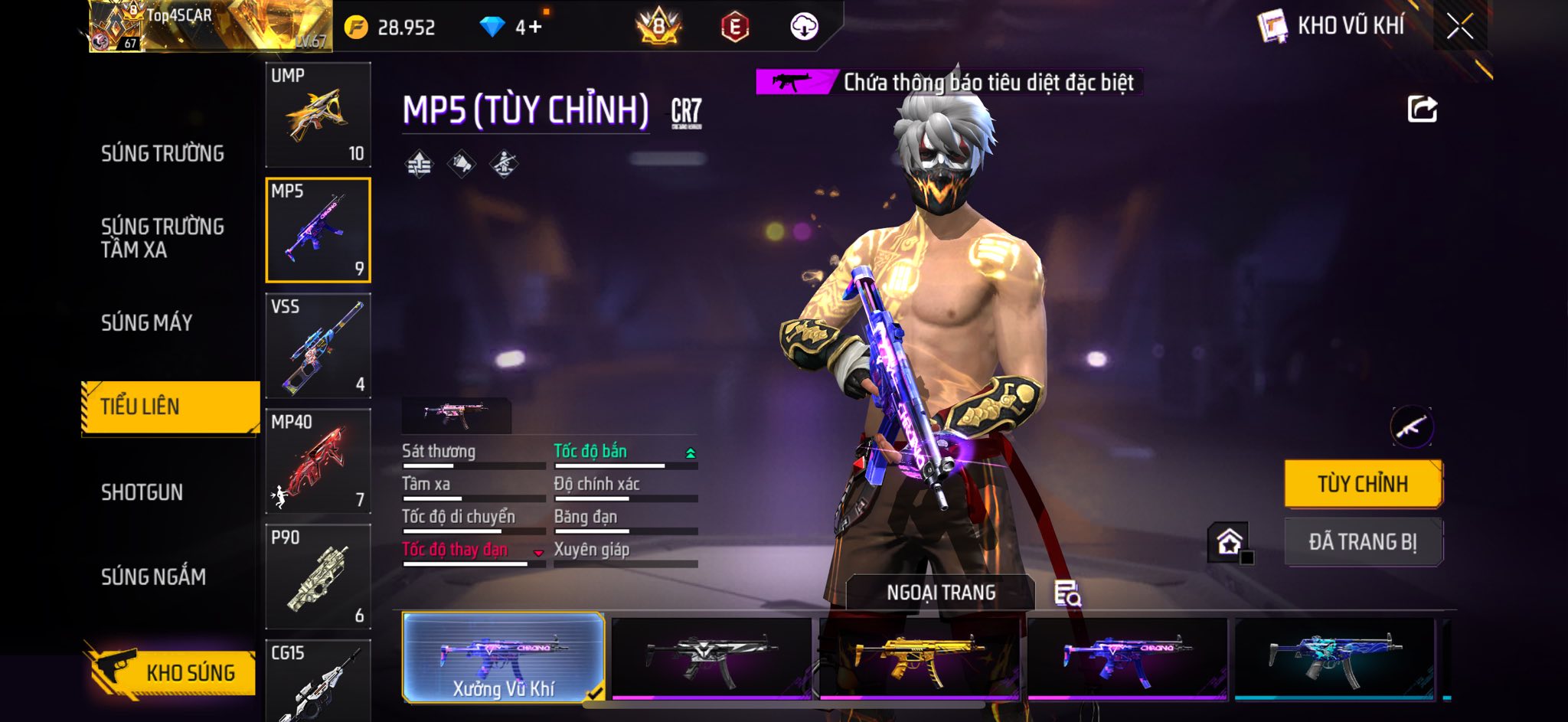Pick the P90 weapon tile

tap(318, 577)
